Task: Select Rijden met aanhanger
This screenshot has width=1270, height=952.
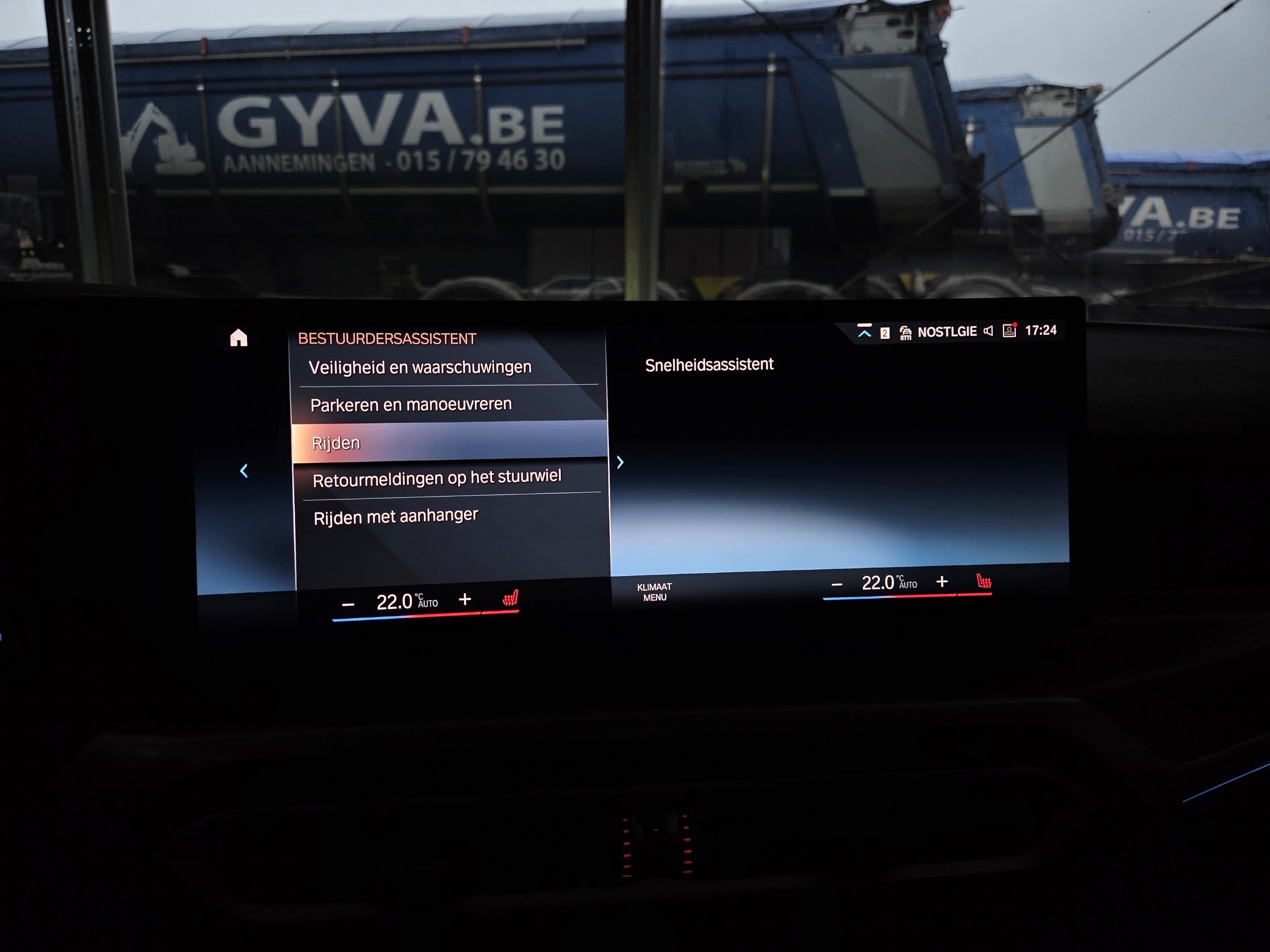Action: coord(396,516)
